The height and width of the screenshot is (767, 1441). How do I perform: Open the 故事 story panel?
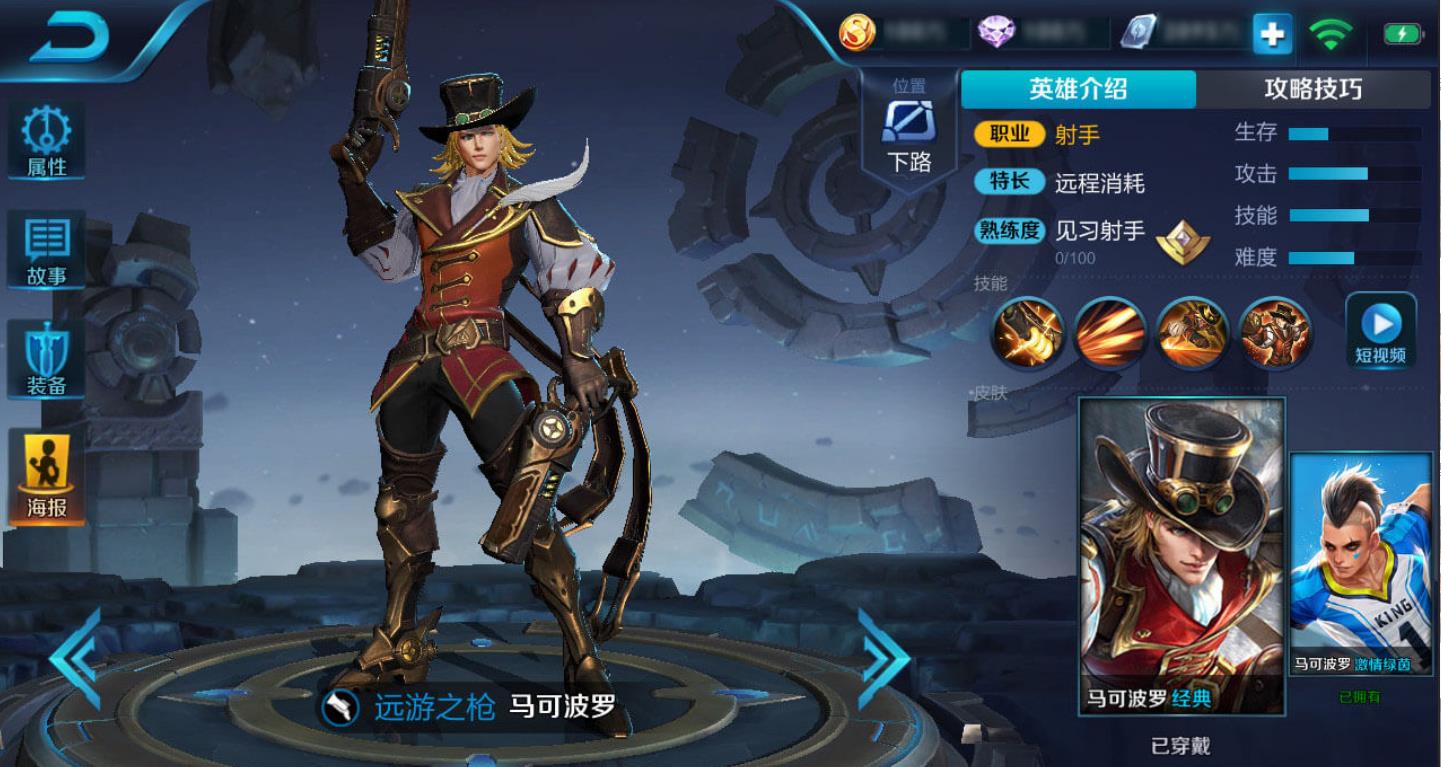tap(46, 250)
